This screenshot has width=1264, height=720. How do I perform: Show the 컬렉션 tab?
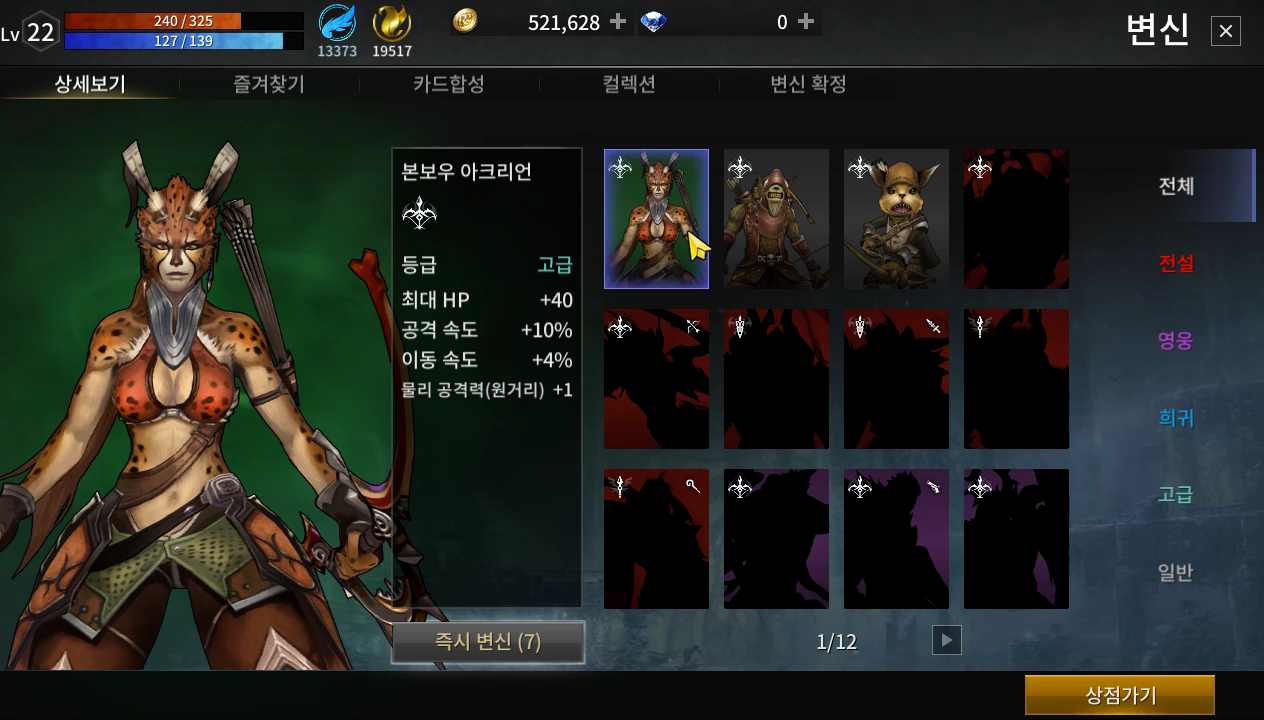pos(629,84)
